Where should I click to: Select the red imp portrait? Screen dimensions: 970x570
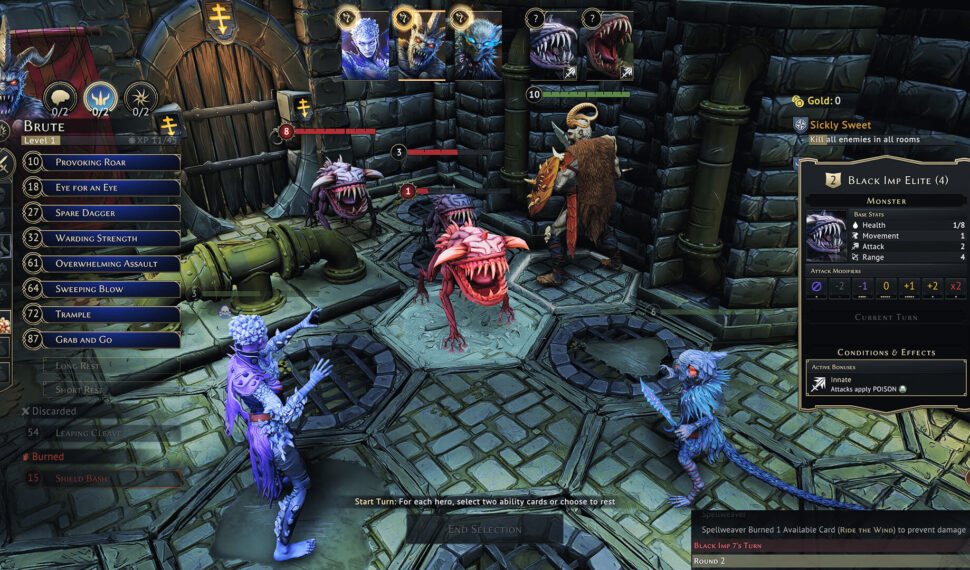tap(609, 46)
